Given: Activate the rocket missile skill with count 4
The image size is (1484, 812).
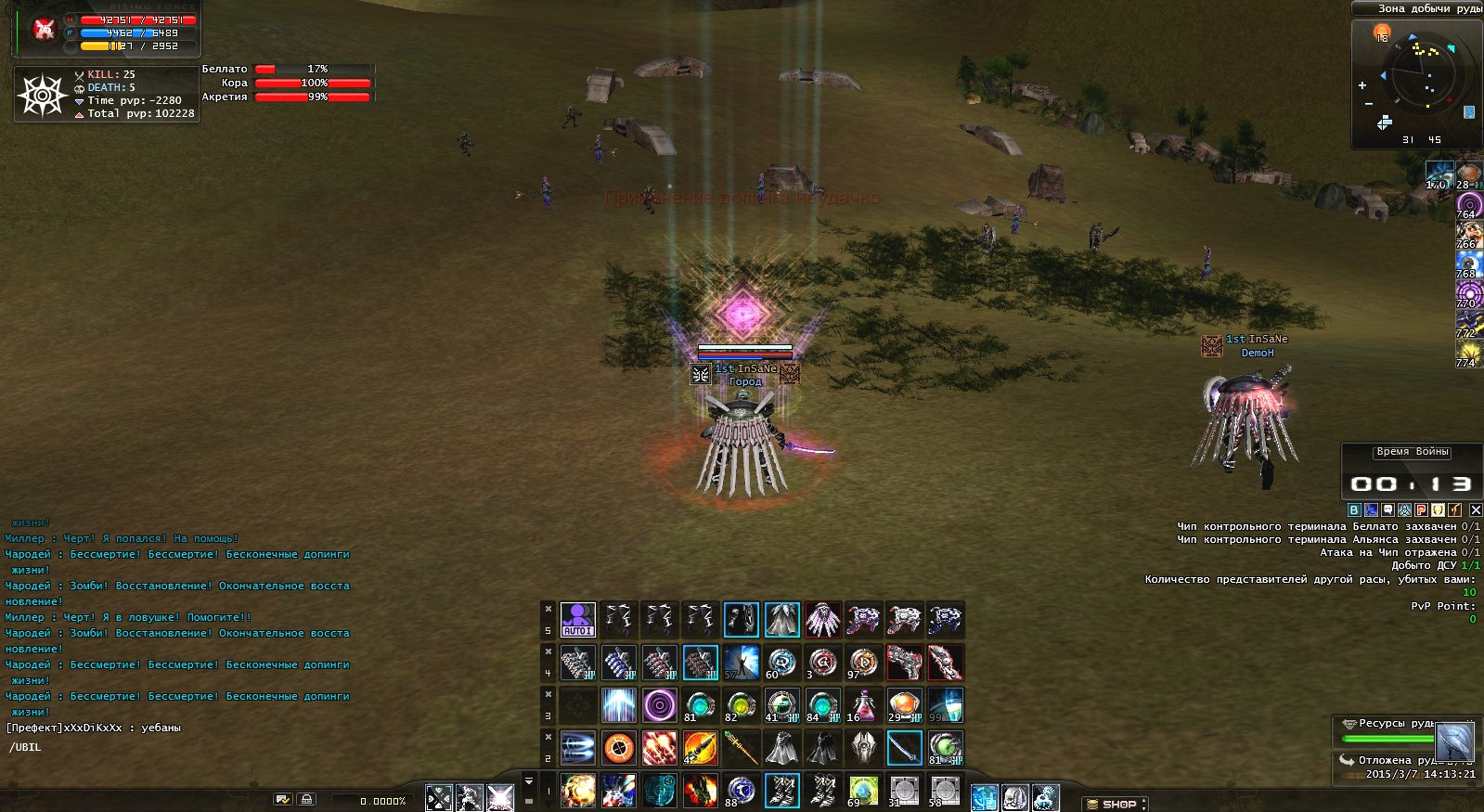Looking at the screenshot, I should [x=700, y=747].
